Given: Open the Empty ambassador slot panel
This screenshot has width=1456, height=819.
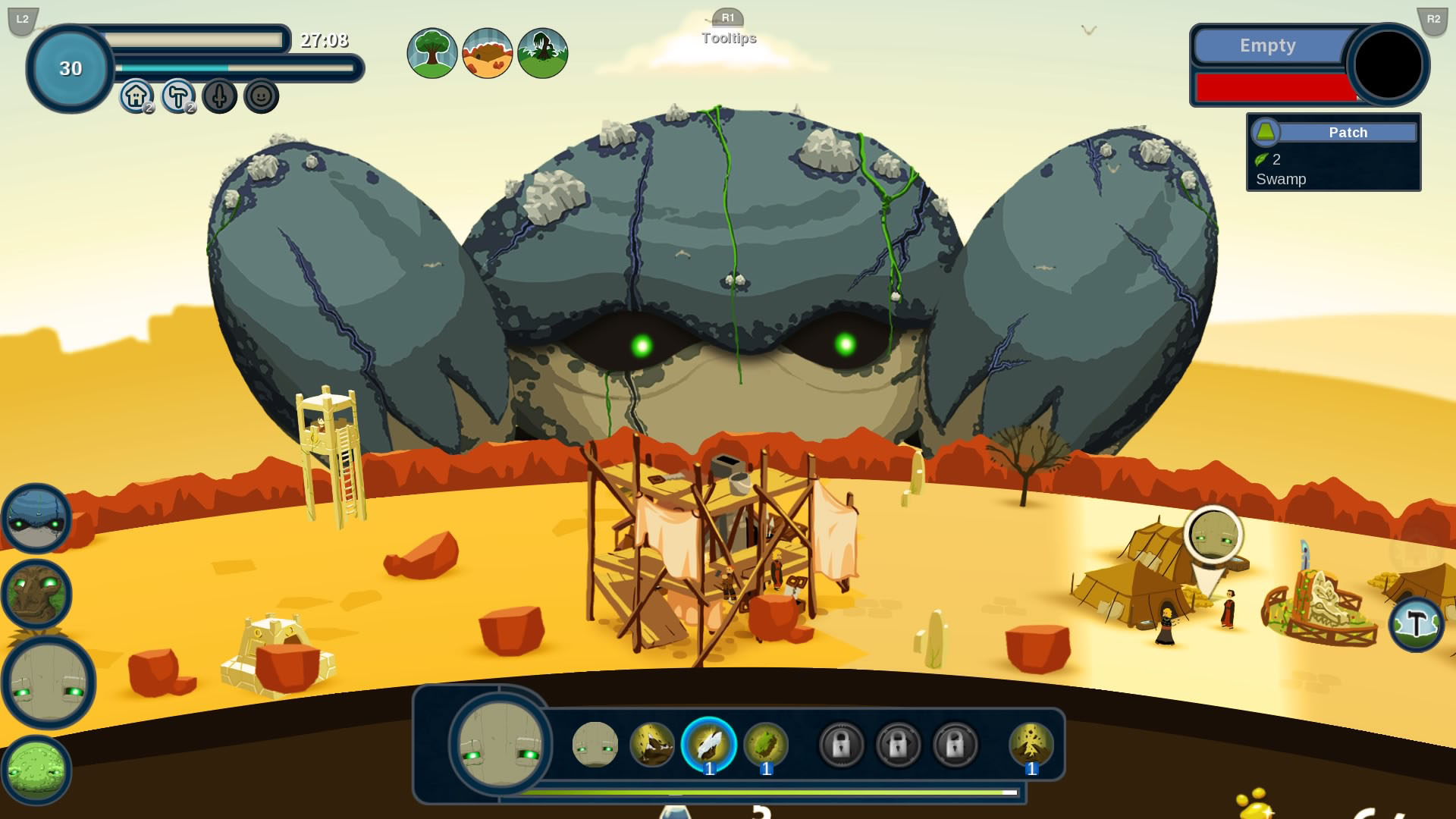Looking at the screenshot, I should pos(1268,45).
